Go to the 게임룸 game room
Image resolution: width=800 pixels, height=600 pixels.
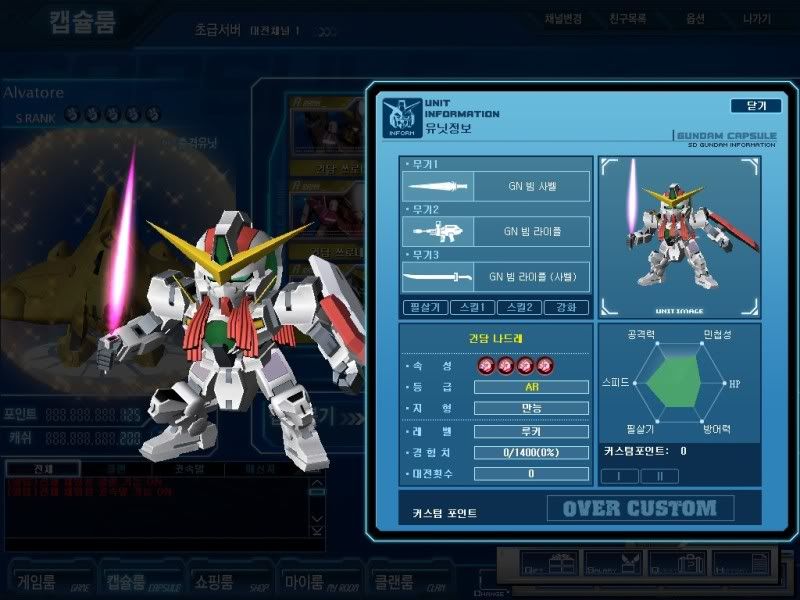pos(47,579)
